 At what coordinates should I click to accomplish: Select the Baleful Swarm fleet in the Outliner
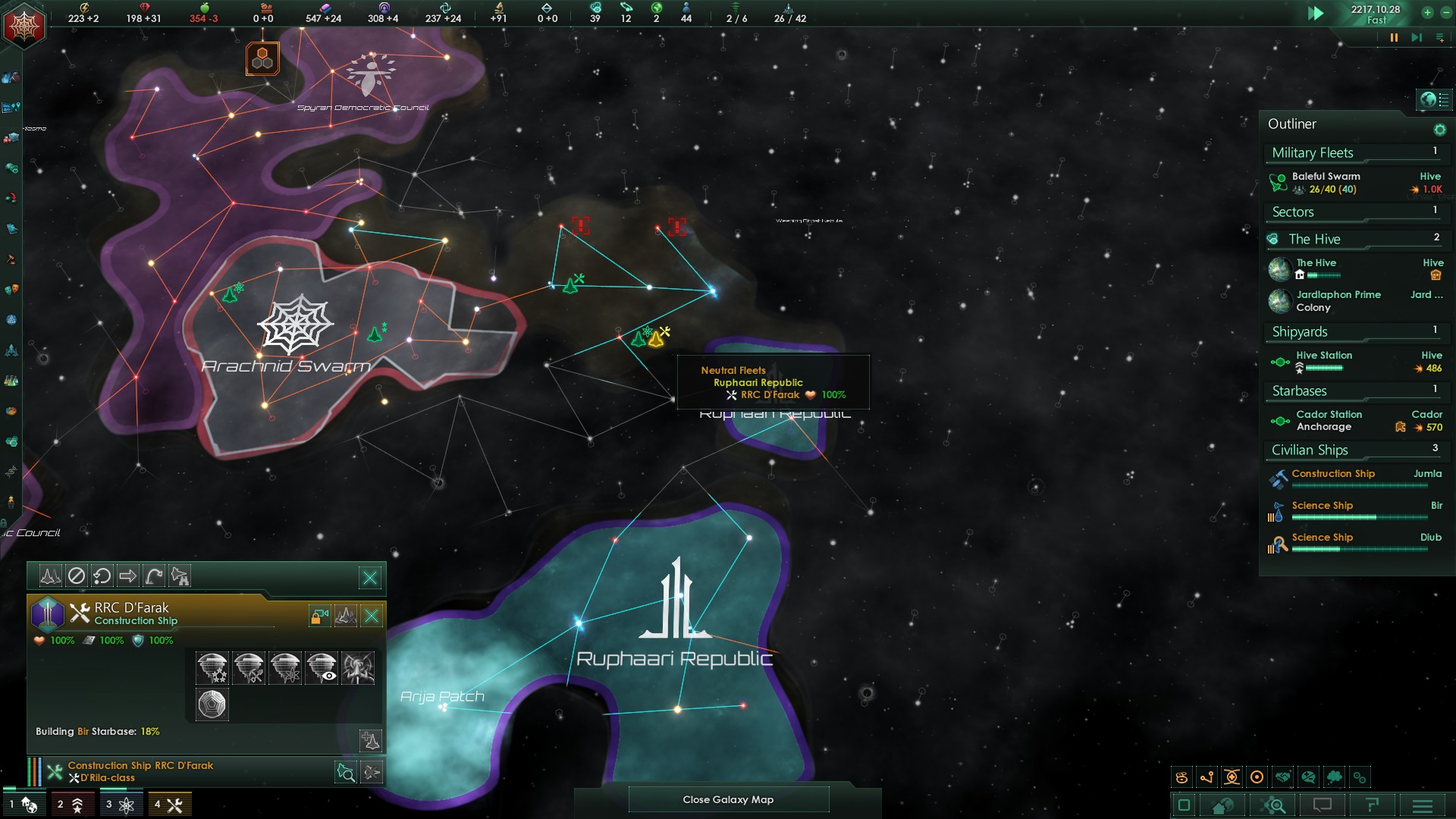point(1326,182)
